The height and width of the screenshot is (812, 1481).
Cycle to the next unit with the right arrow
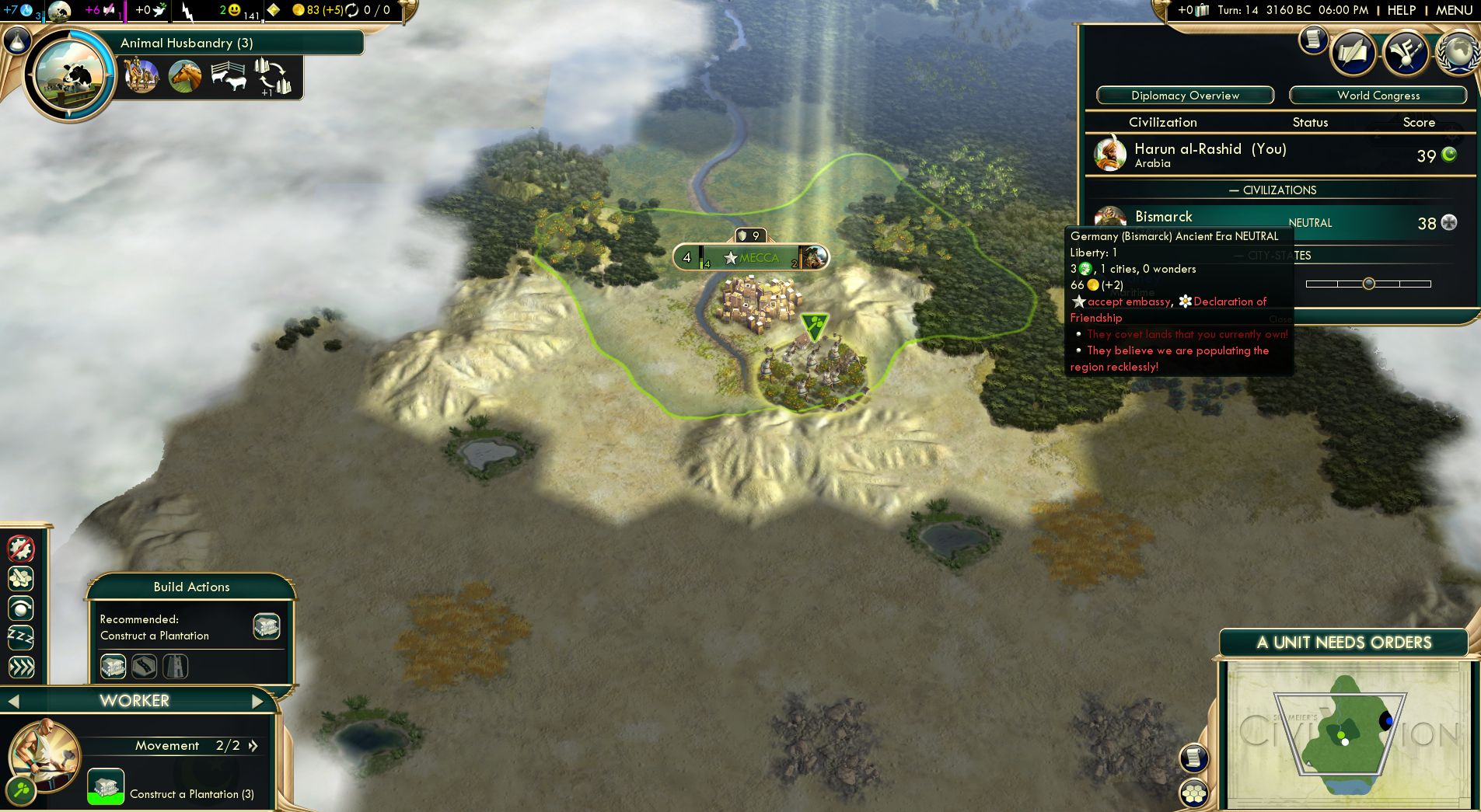[x=258, y=701]
